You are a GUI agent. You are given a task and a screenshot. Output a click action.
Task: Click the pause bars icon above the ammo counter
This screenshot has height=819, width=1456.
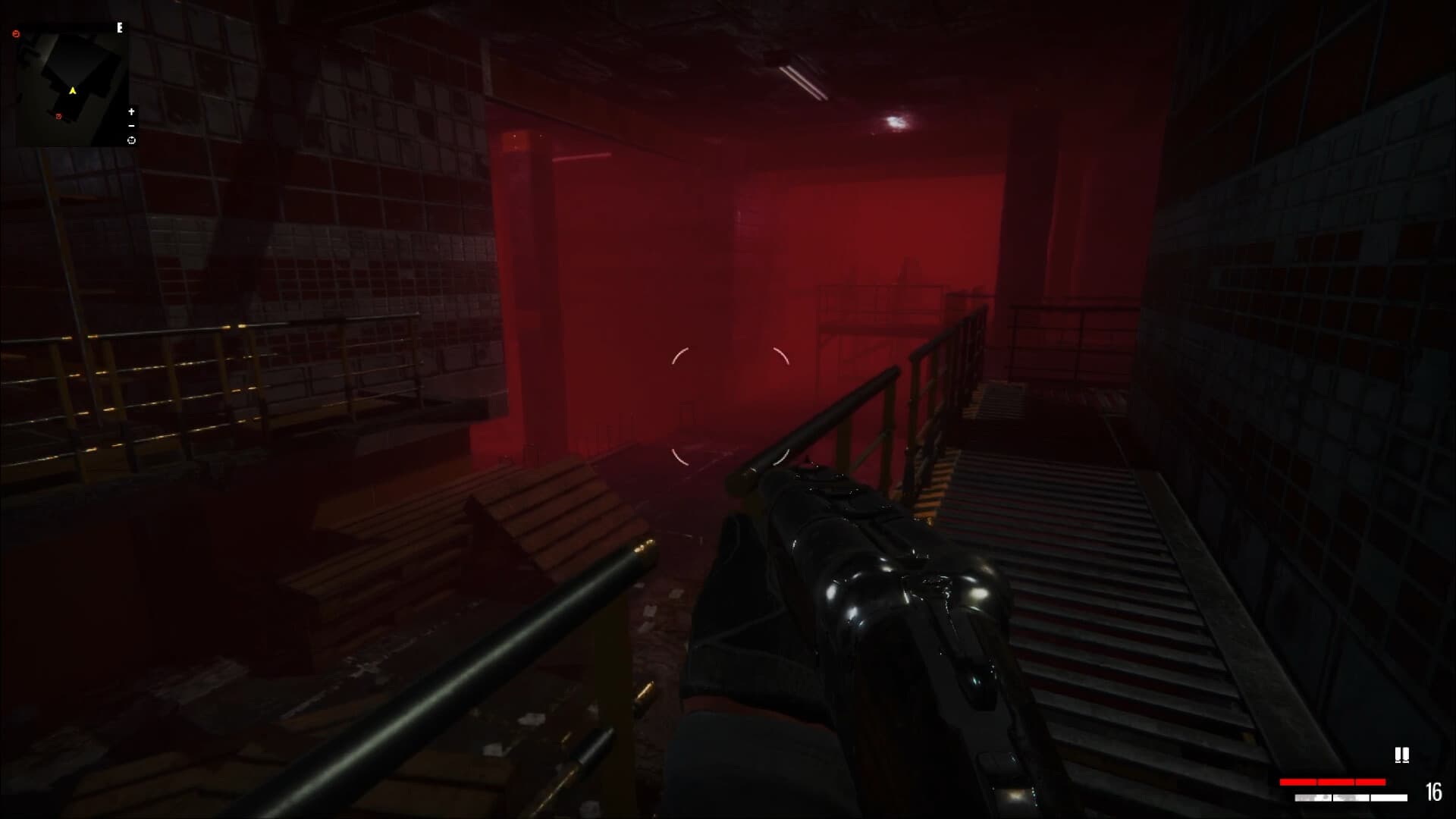pyautogui.click(x=1402, y=755)
